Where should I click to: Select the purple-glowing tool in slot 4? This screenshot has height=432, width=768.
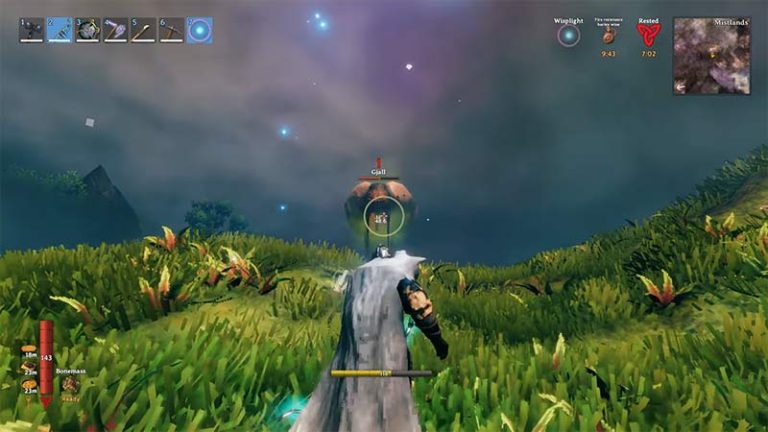[x=115, y=30]
